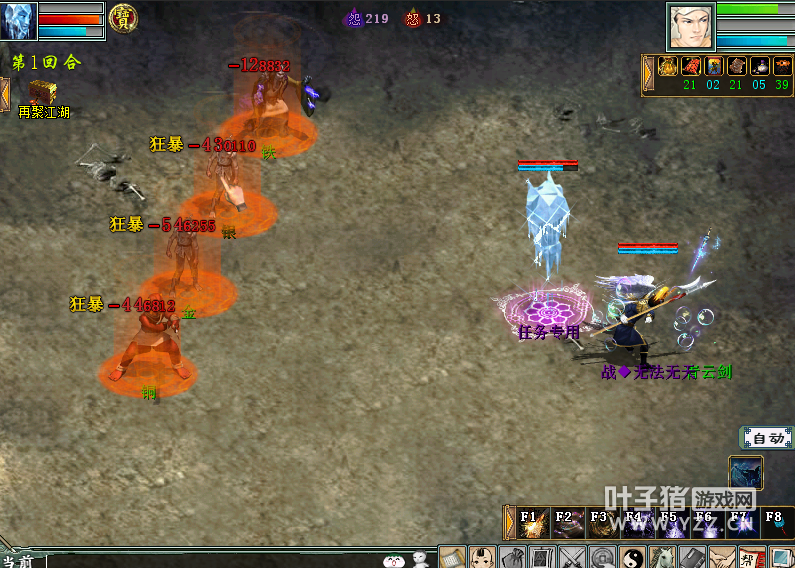
Task: Collapse the buff icon bar arrow
Action: click(648, 73)
